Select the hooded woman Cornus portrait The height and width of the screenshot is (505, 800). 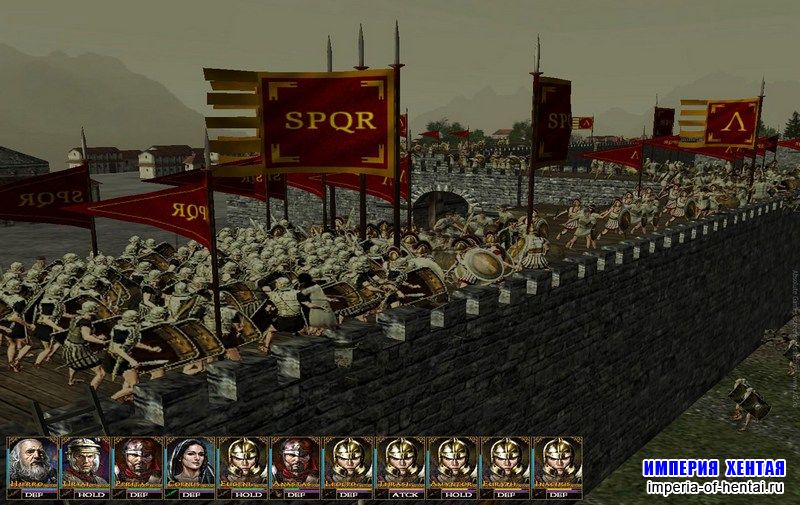click(x=190, y=461)
